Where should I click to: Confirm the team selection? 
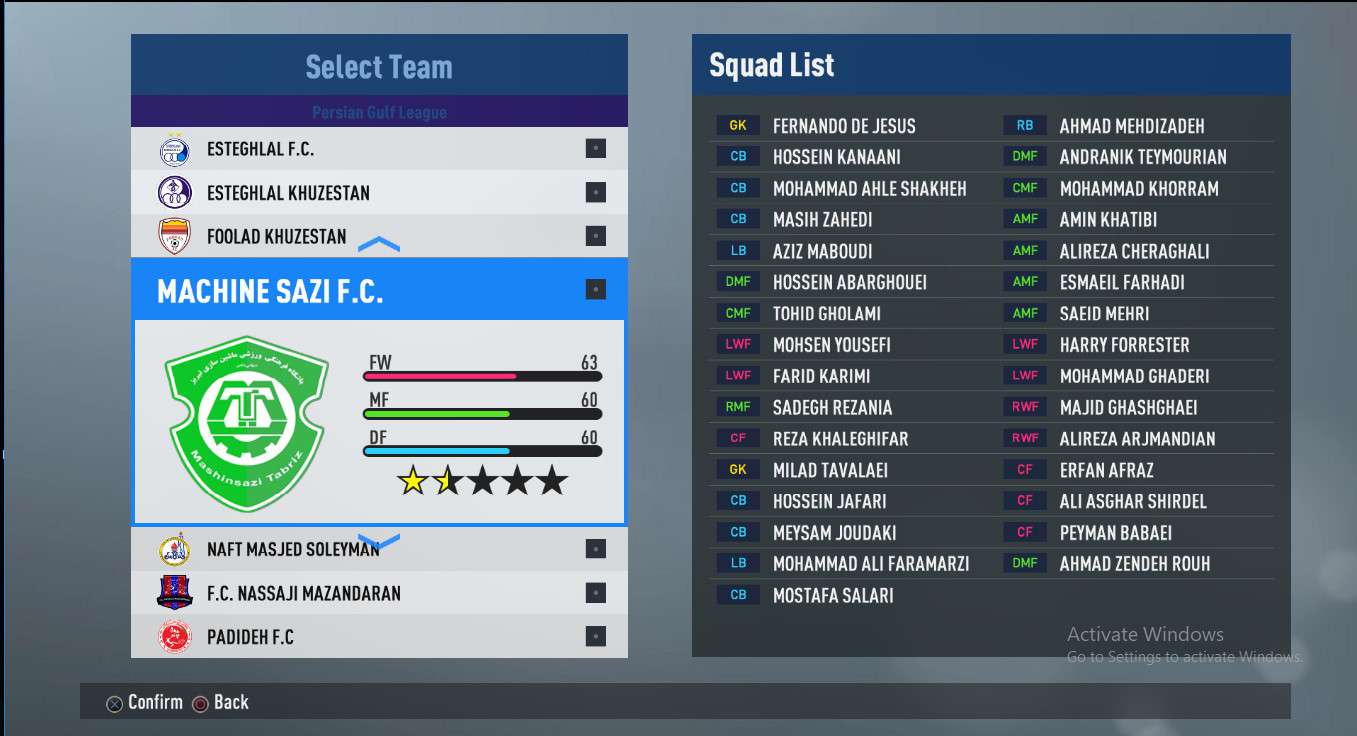tap(145, 702)
